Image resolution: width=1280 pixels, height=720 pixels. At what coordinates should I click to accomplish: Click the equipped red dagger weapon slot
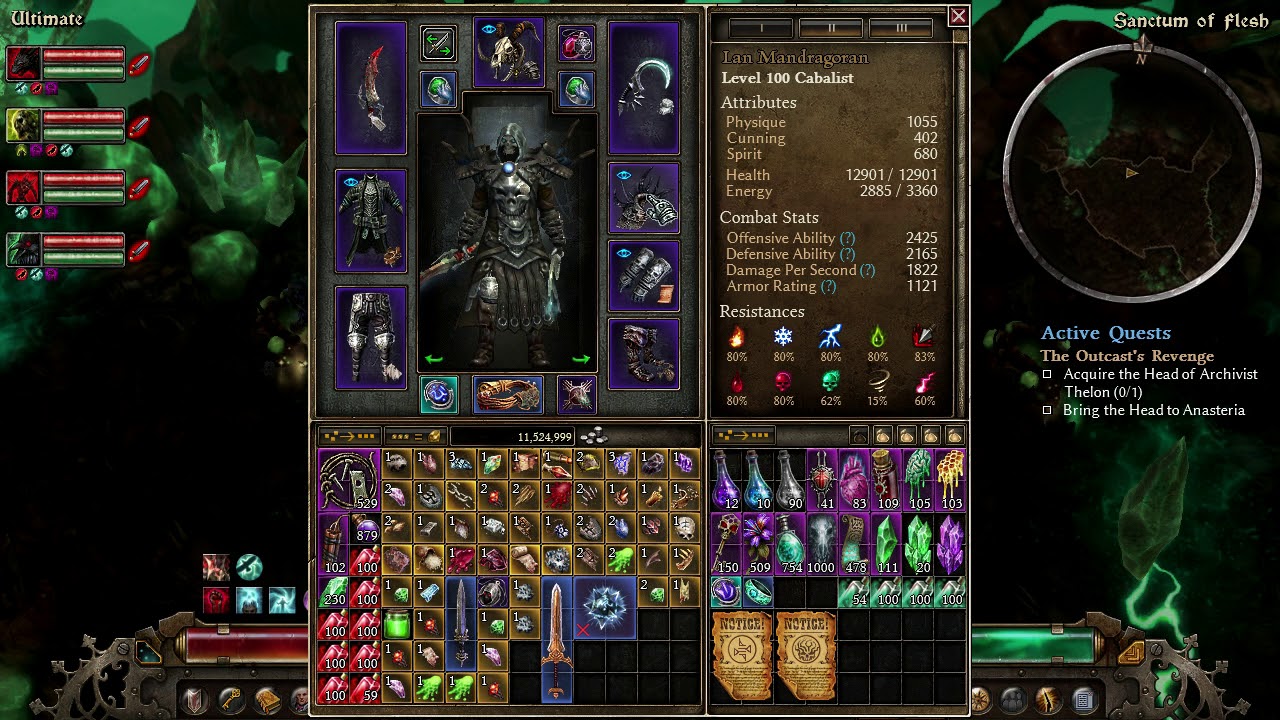(371, 88)
